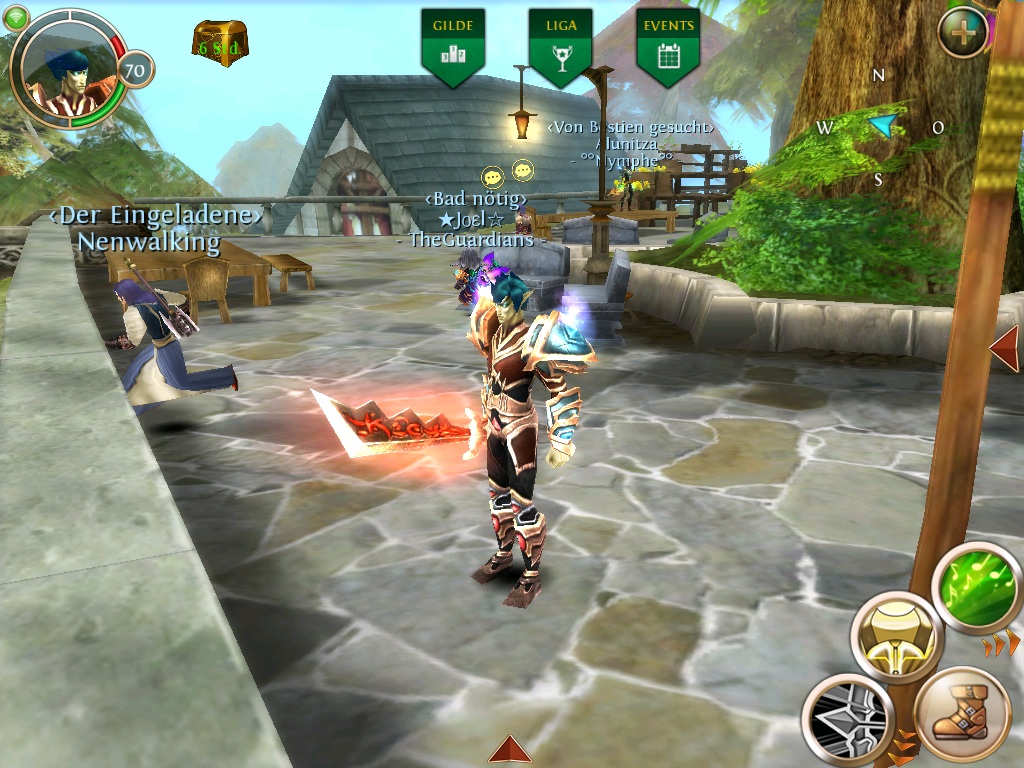
Task: Click the round plus button
Action: [x=963, y=32]
